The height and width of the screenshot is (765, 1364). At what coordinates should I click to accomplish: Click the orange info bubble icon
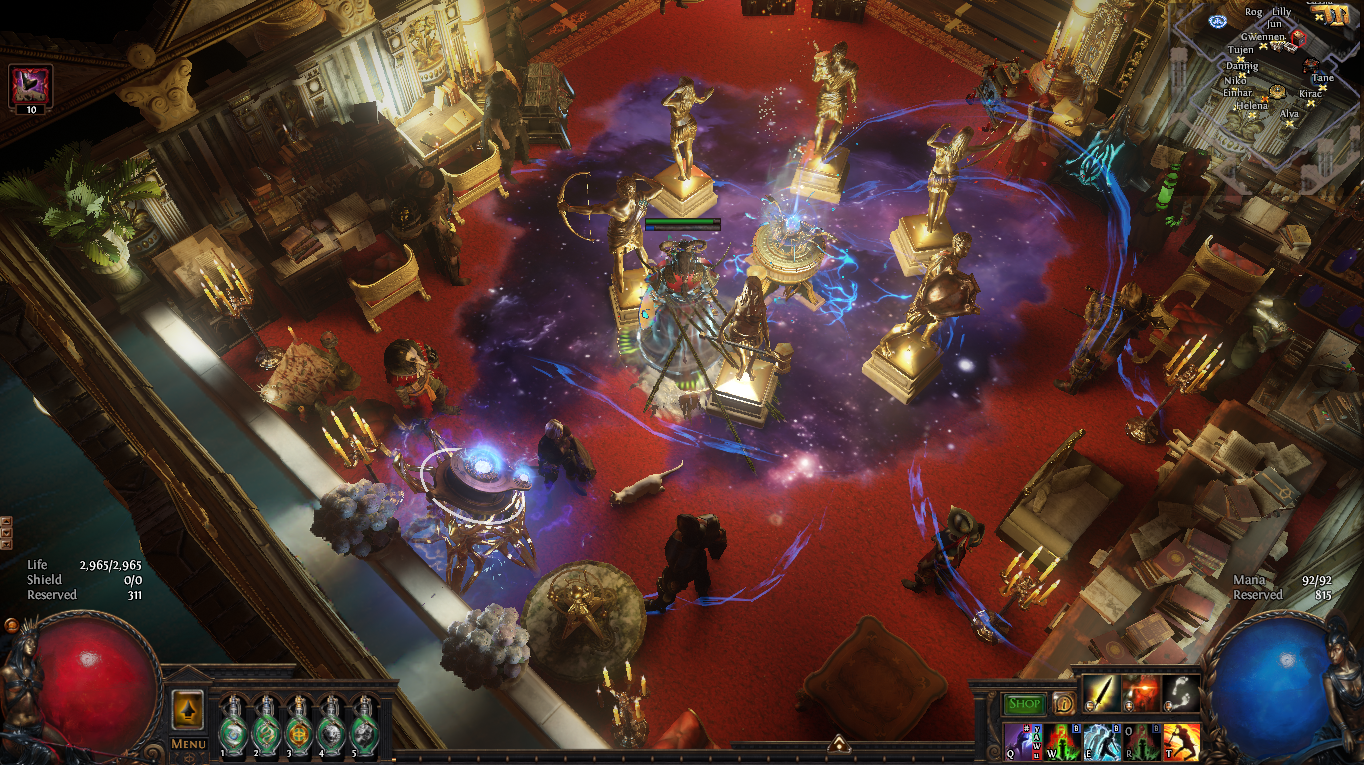1063,704
